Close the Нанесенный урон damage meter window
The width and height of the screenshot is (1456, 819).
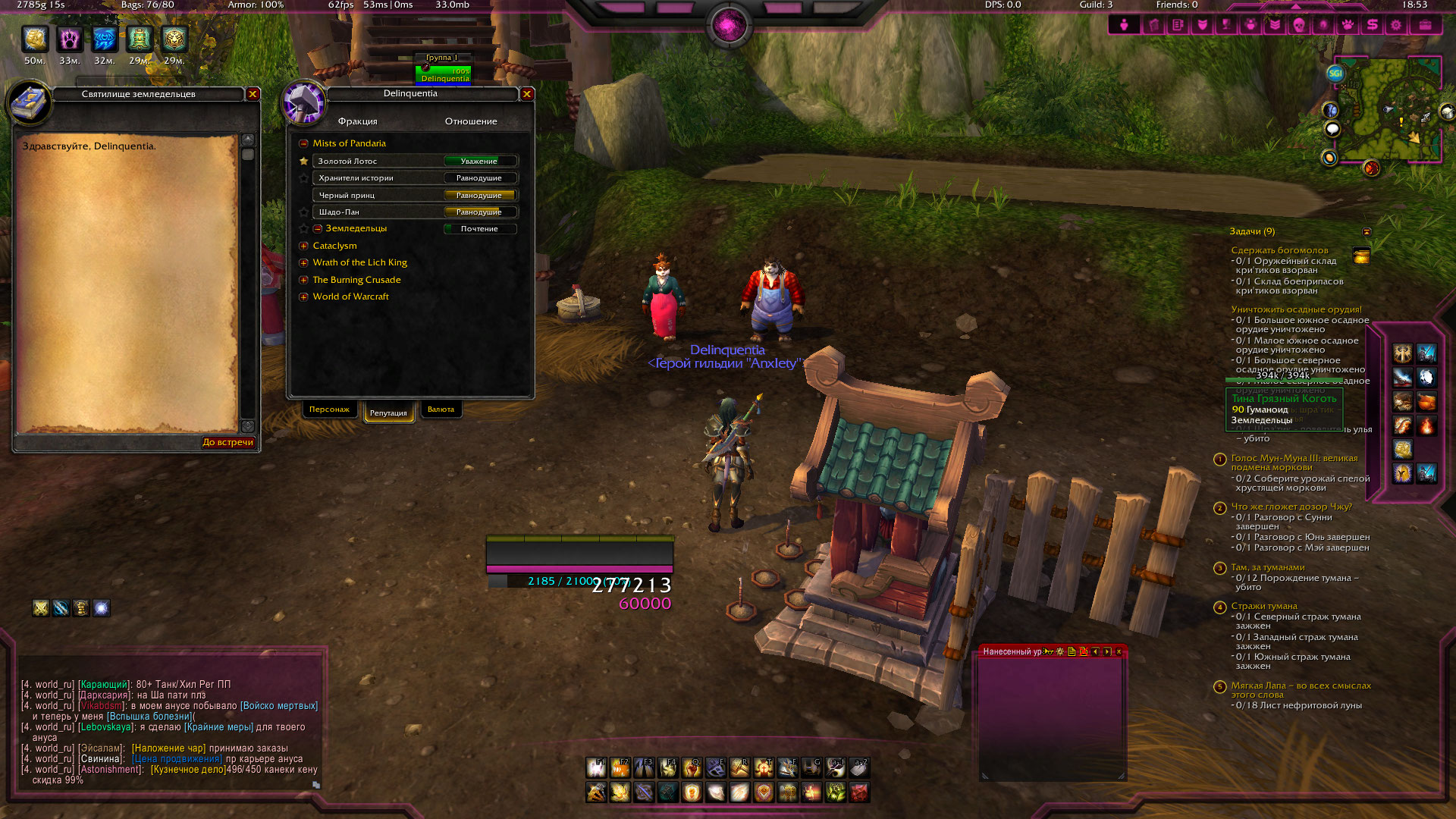(1119, 651)
